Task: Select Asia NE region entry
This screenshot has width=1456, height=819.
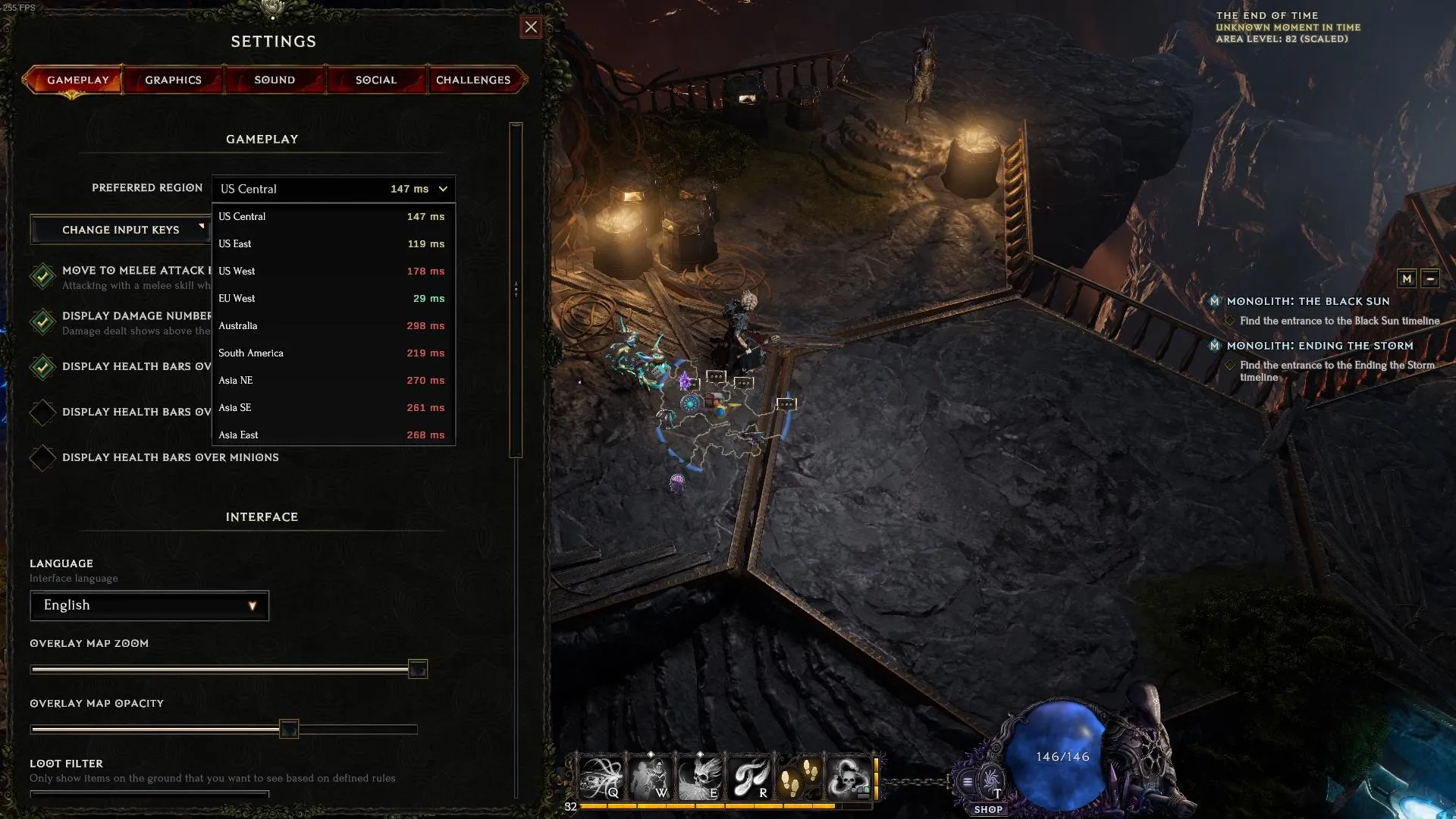Action: pyautogui.click(x=332, y=380)
